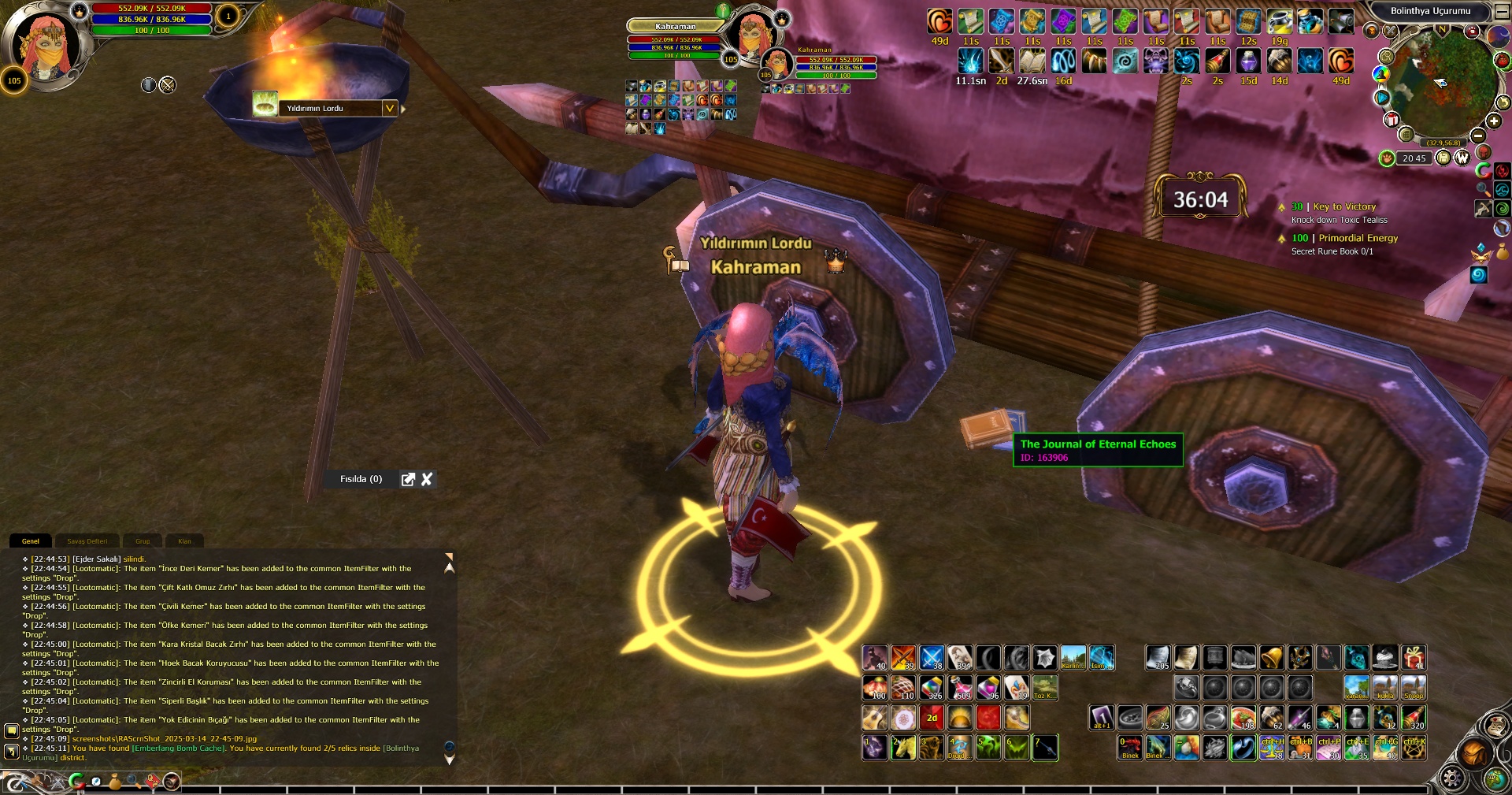Minimize the Bolinthya Uçurumu minimap panel
1512x795 pixels.
(1502, 11)
